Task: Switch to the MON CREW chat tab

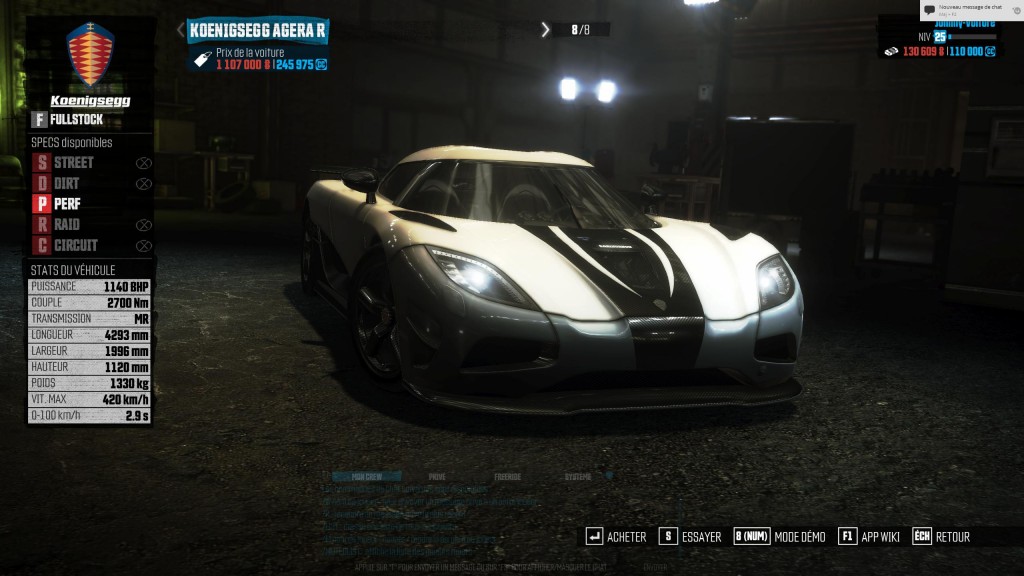Action: pyautogui.click(x=366, y=477)
